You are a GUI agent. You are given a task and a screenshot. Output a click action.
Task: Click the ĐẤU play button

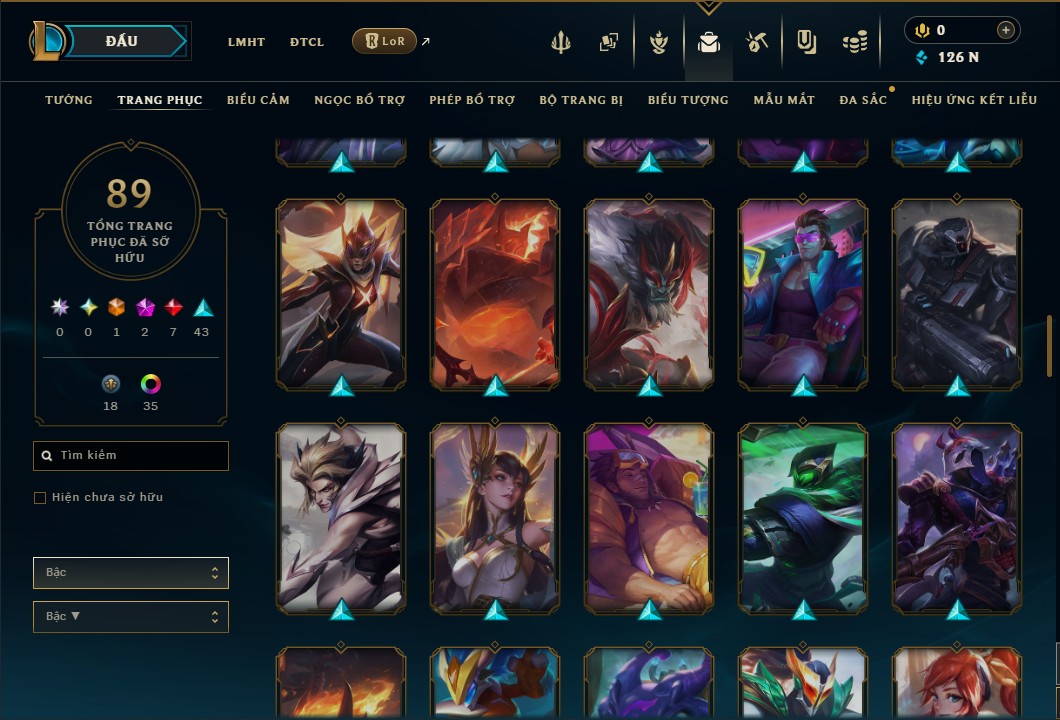coord(122,41)
